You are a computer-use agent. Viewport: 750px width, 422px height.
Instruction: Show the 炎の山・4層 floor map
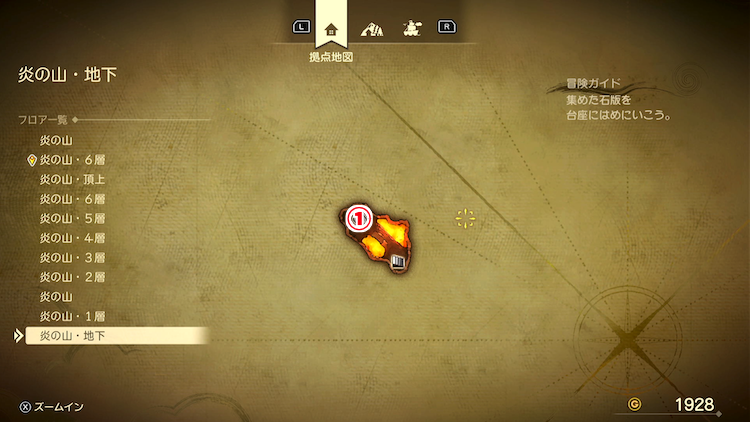click(x=73, y=238)
